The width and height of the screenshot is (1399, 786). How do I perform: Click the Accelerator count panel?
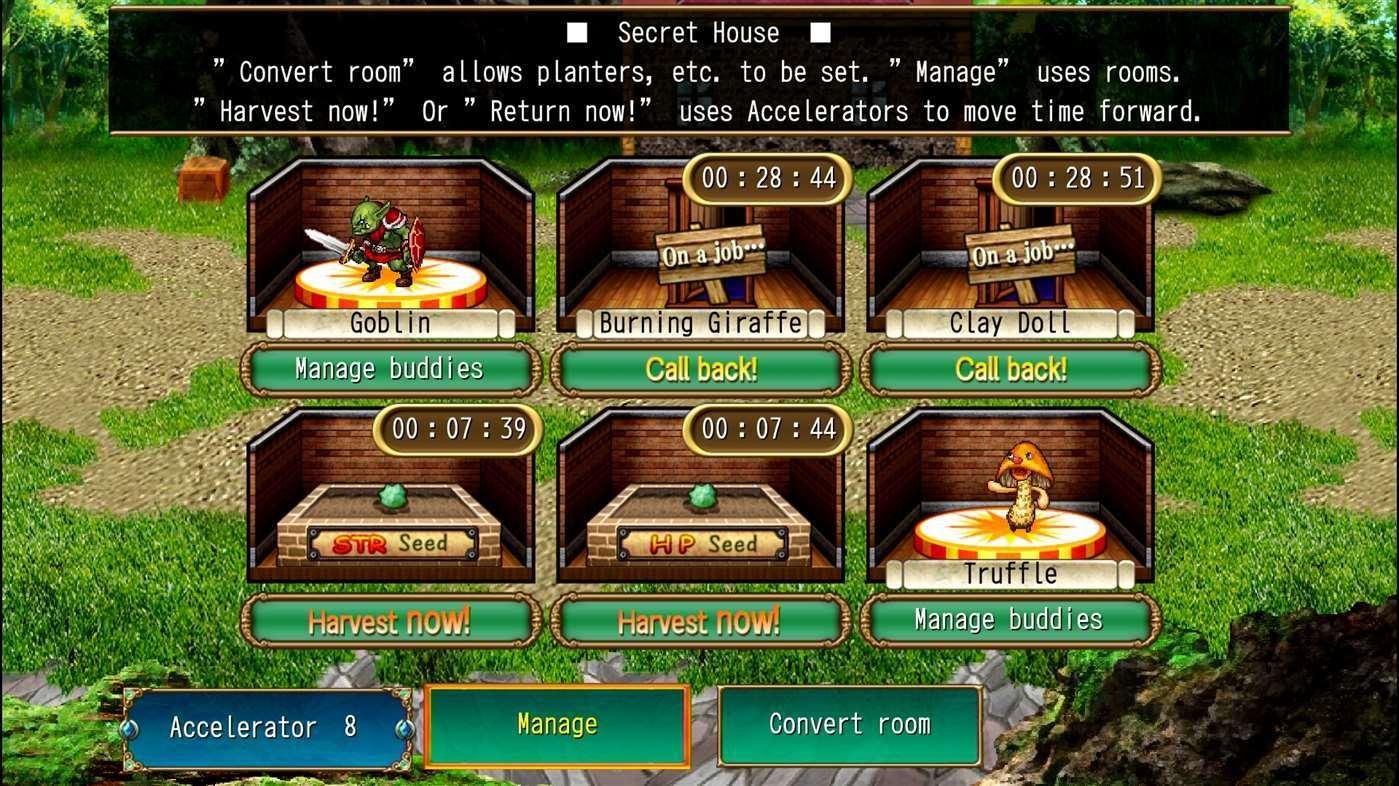[266, 728]
